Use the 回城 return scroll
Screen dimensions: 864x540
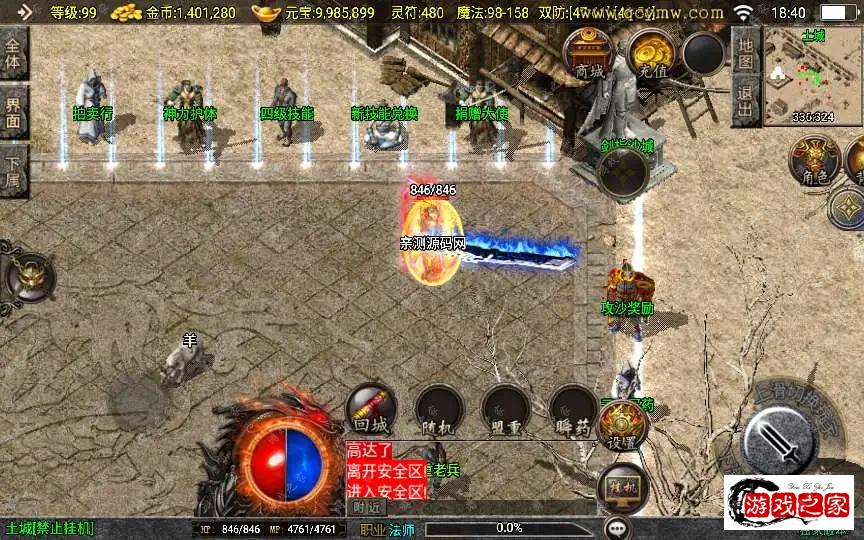pyautogui.click(x=370, y=409)
